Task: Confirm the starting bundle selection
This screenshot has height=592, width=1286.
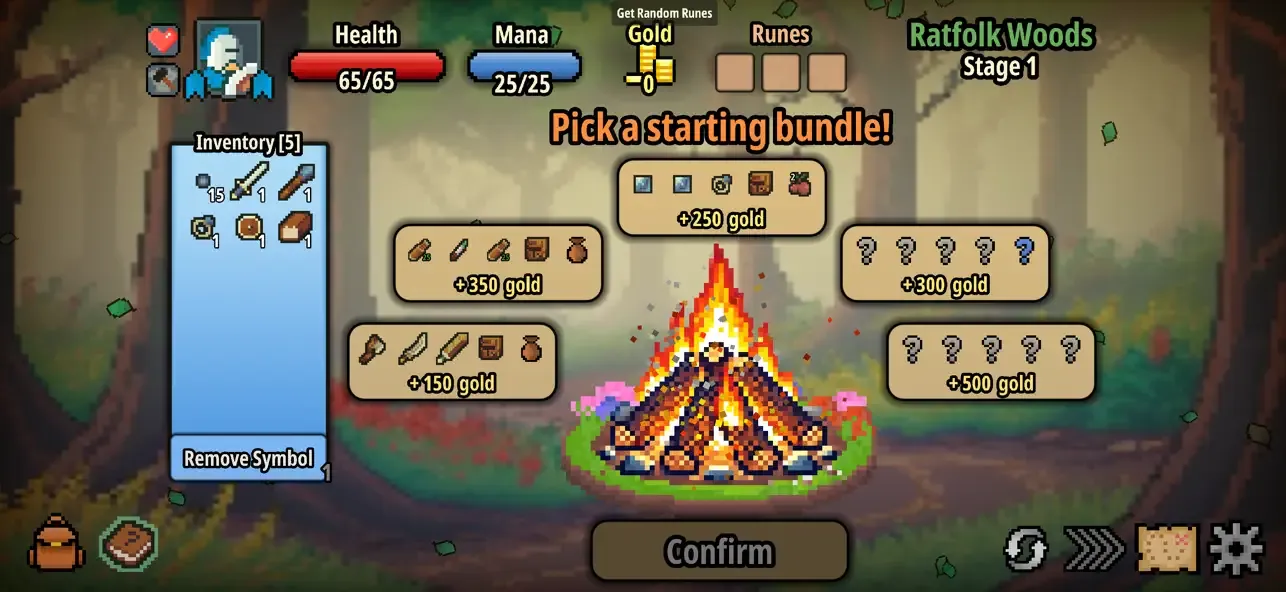Action: pos(719,551)
